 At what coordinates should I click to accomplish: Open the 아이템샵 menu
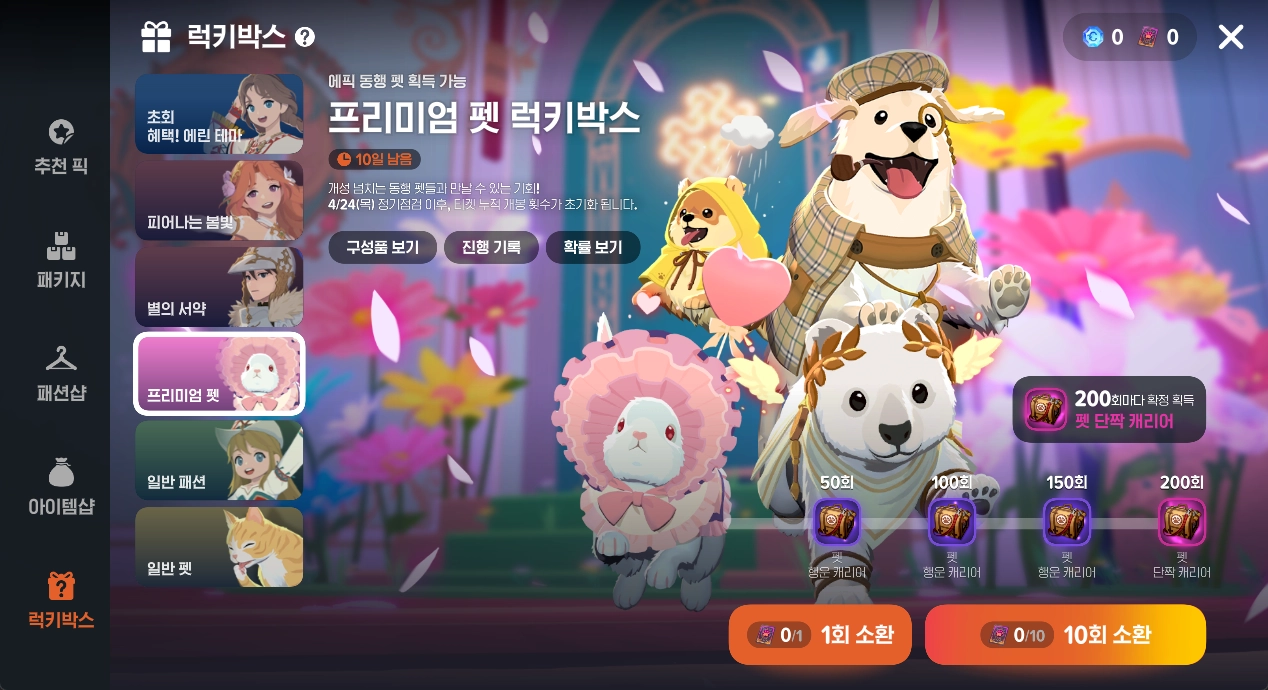click(61, 487)
